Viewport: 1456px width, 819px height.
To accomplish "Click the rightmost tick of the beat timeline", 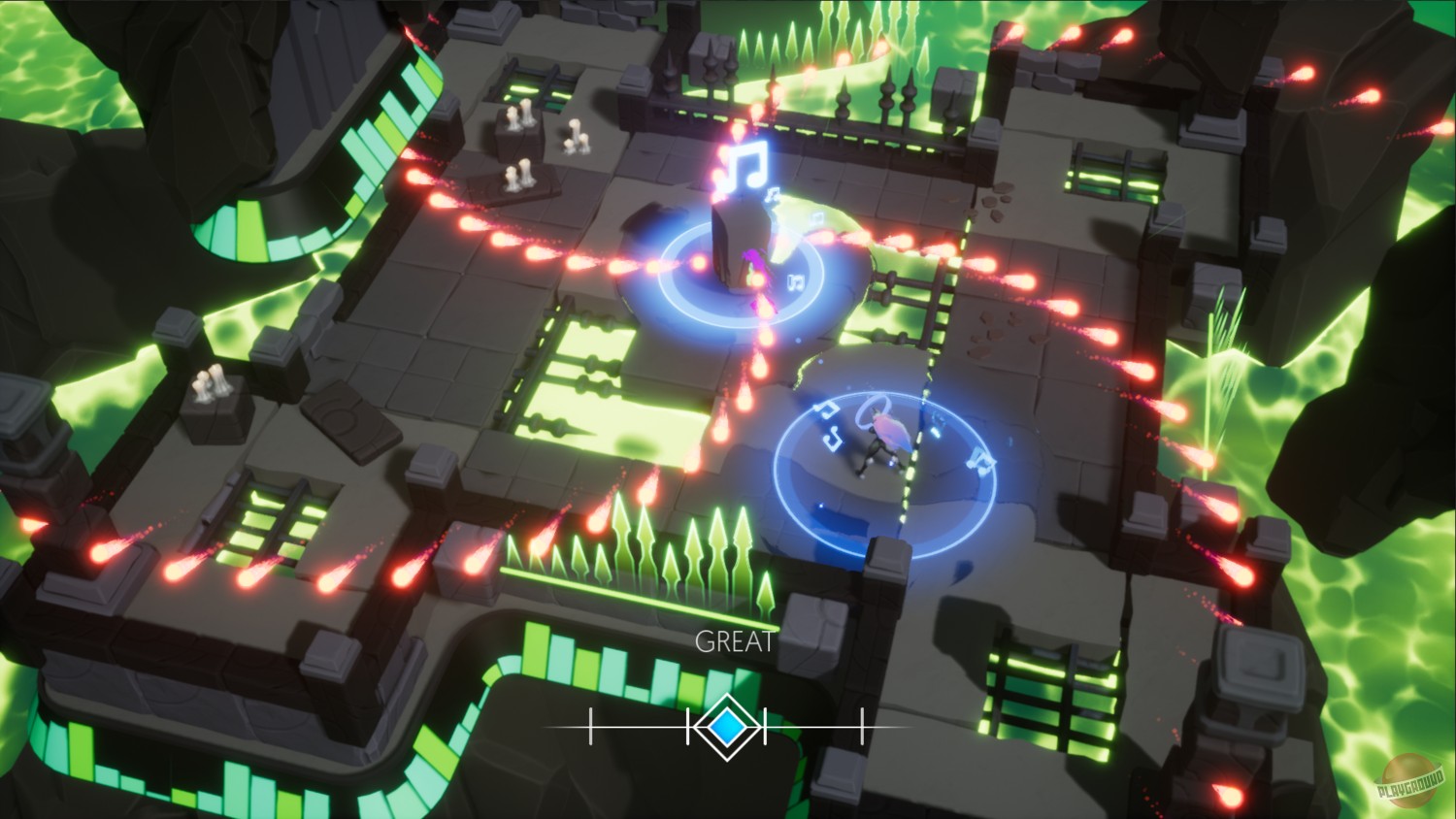I will pos(862,724).
